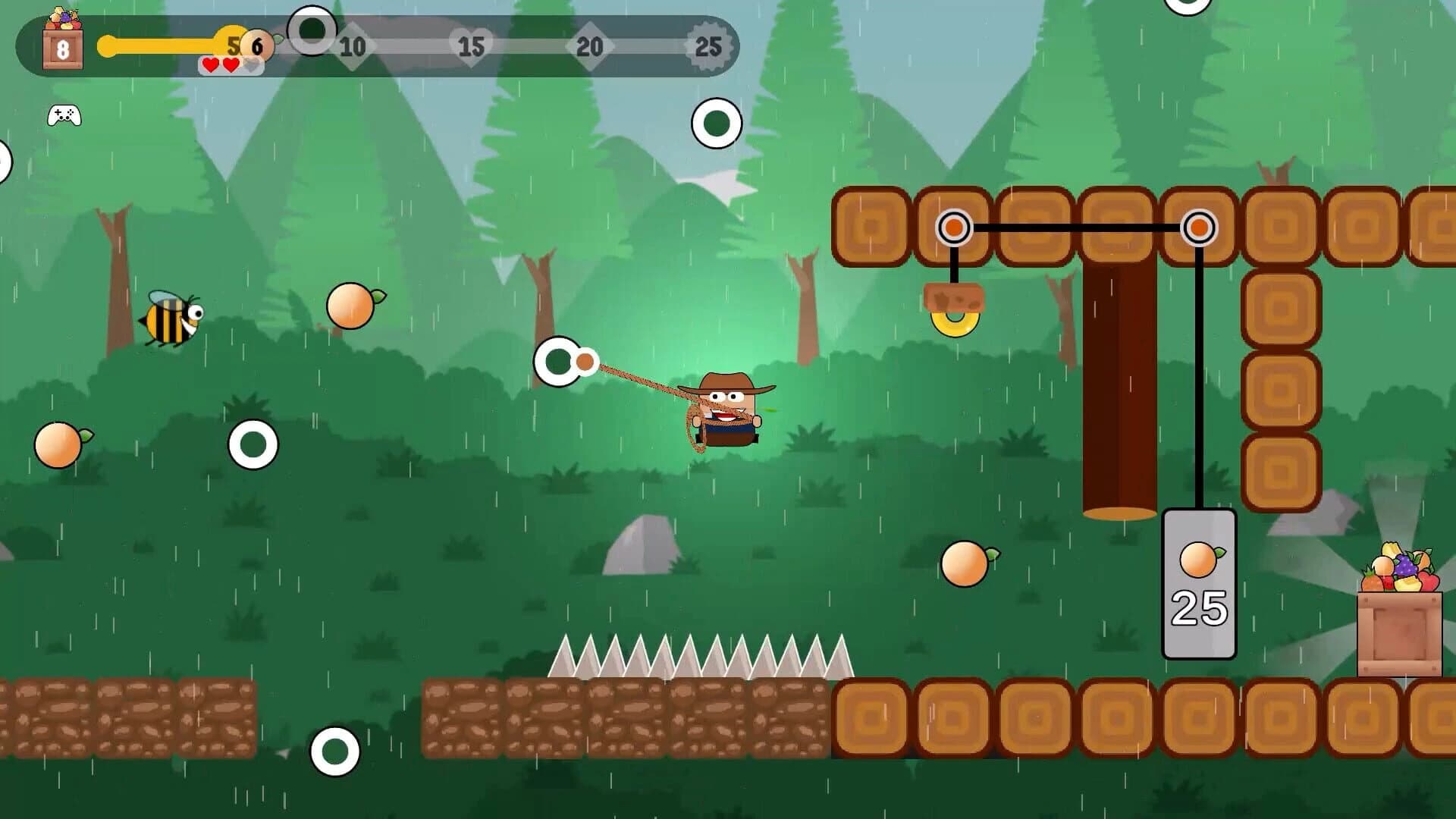The height and width of the screenshot is (819, 1456).
Task: Click the left rope pivot on the wooden ceiling
Action: point(955,226)
